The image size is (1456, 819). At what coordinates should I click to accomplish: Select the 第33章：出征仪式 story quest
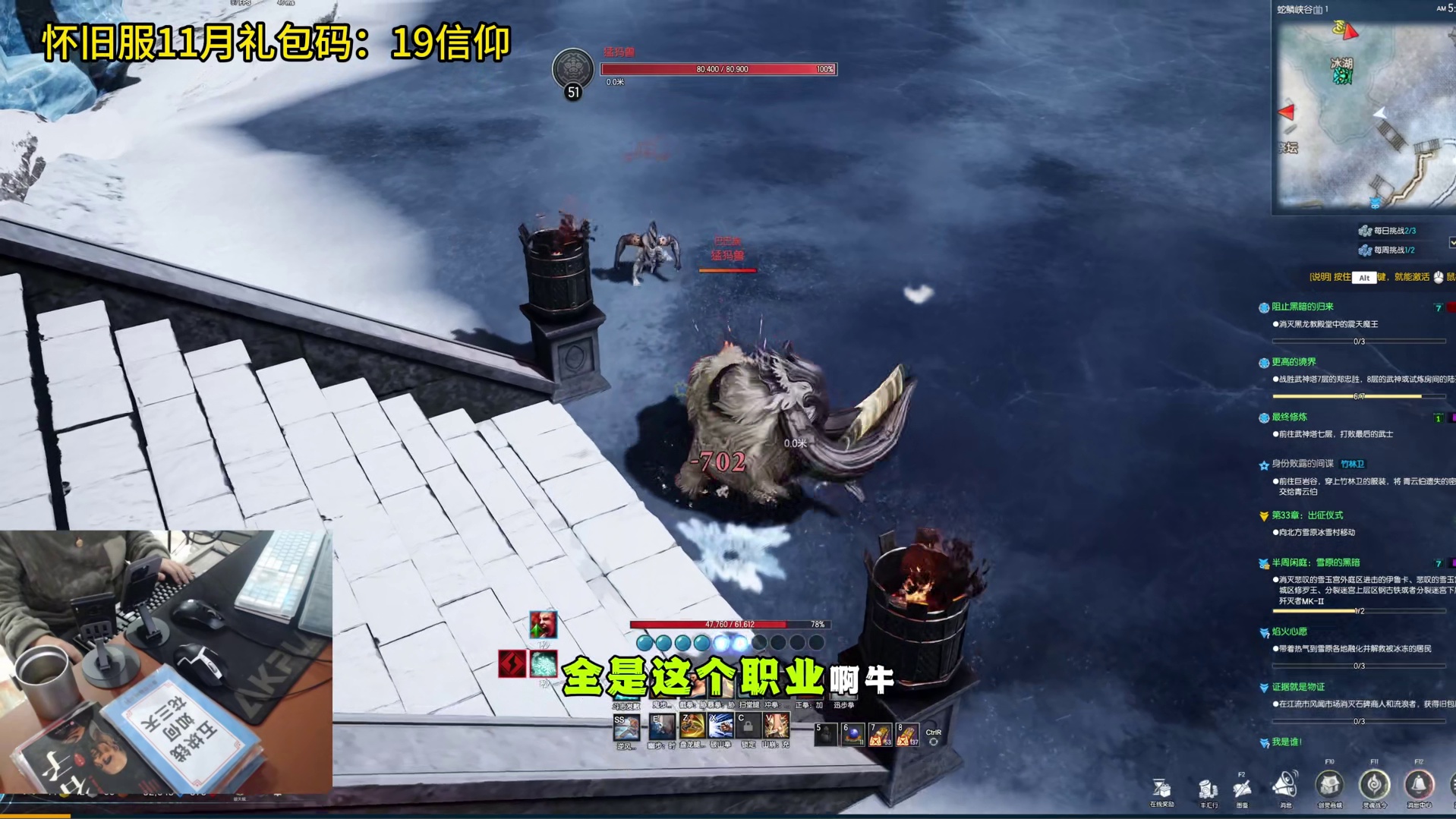(x=1306, y=515)
